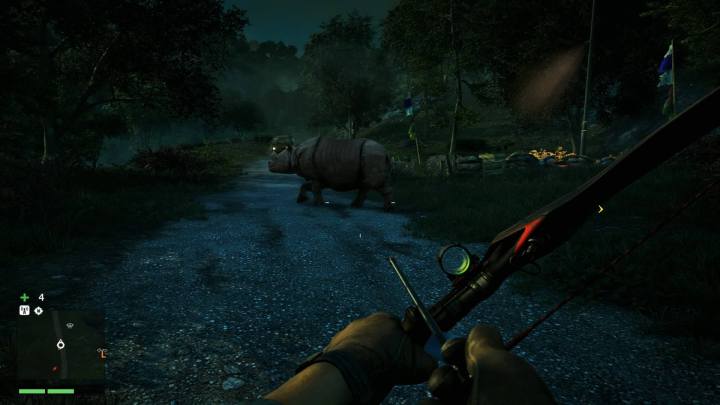This screenshot has width=720, height=405.
Task: Click the white player arrow on the minimap
Action: 61,344
